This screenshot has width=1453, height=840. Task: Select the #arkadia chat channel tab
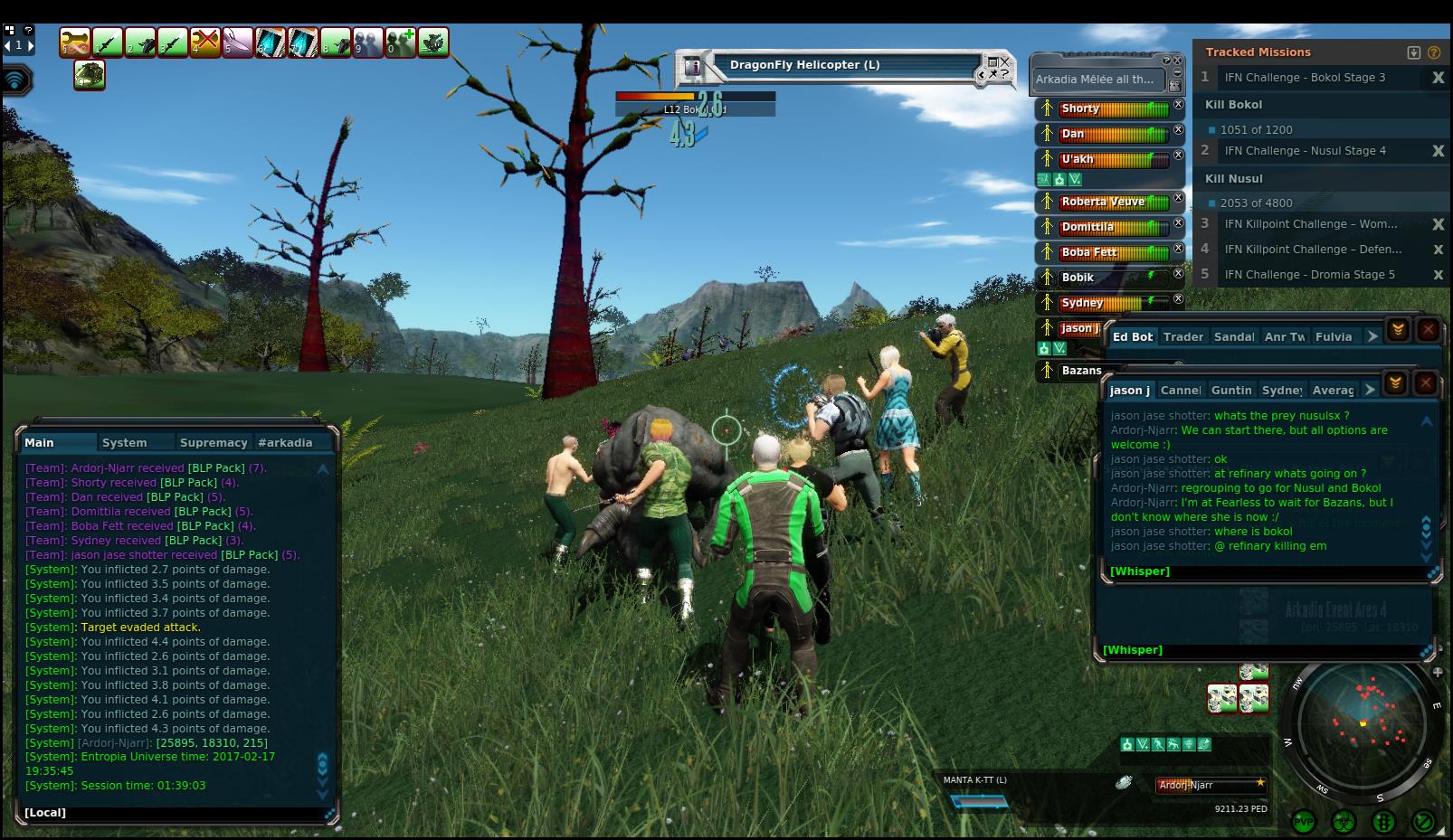(285, 443)
